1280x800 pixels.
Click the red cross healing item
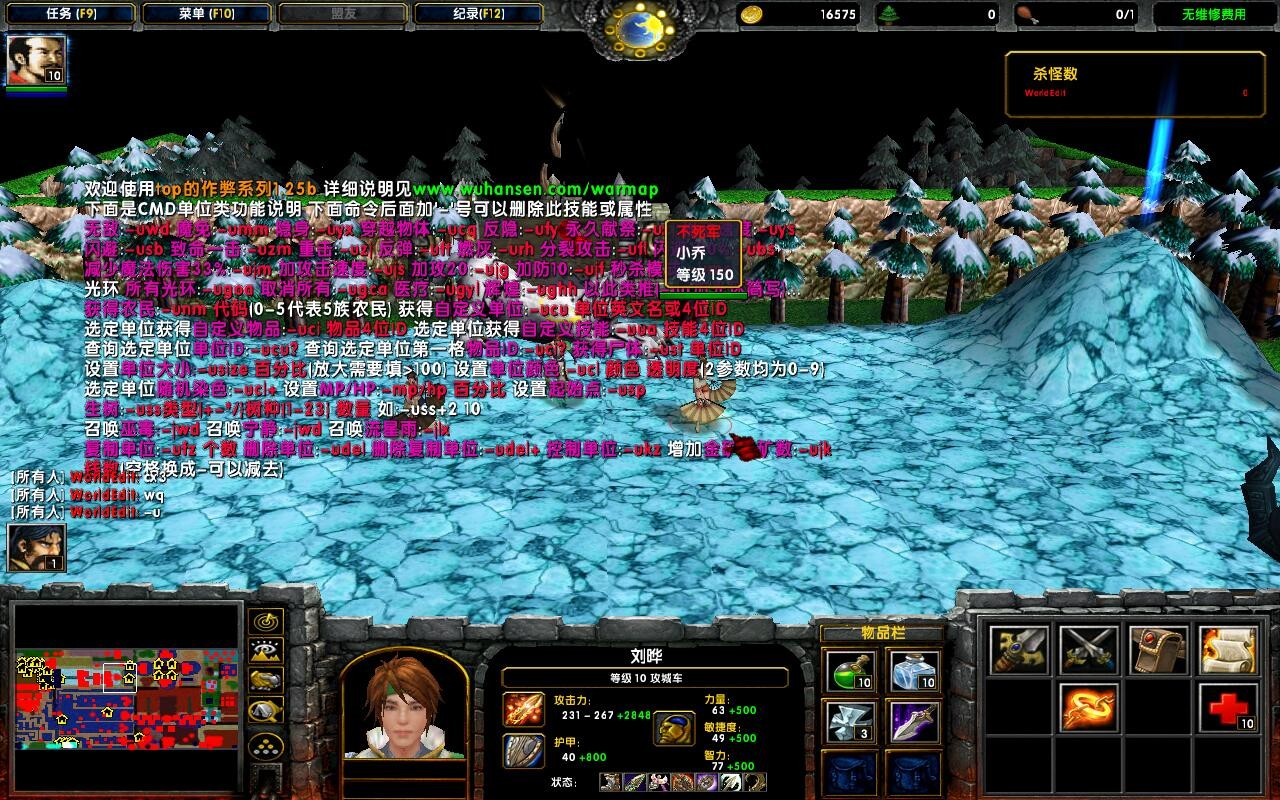coord(1228,708)
